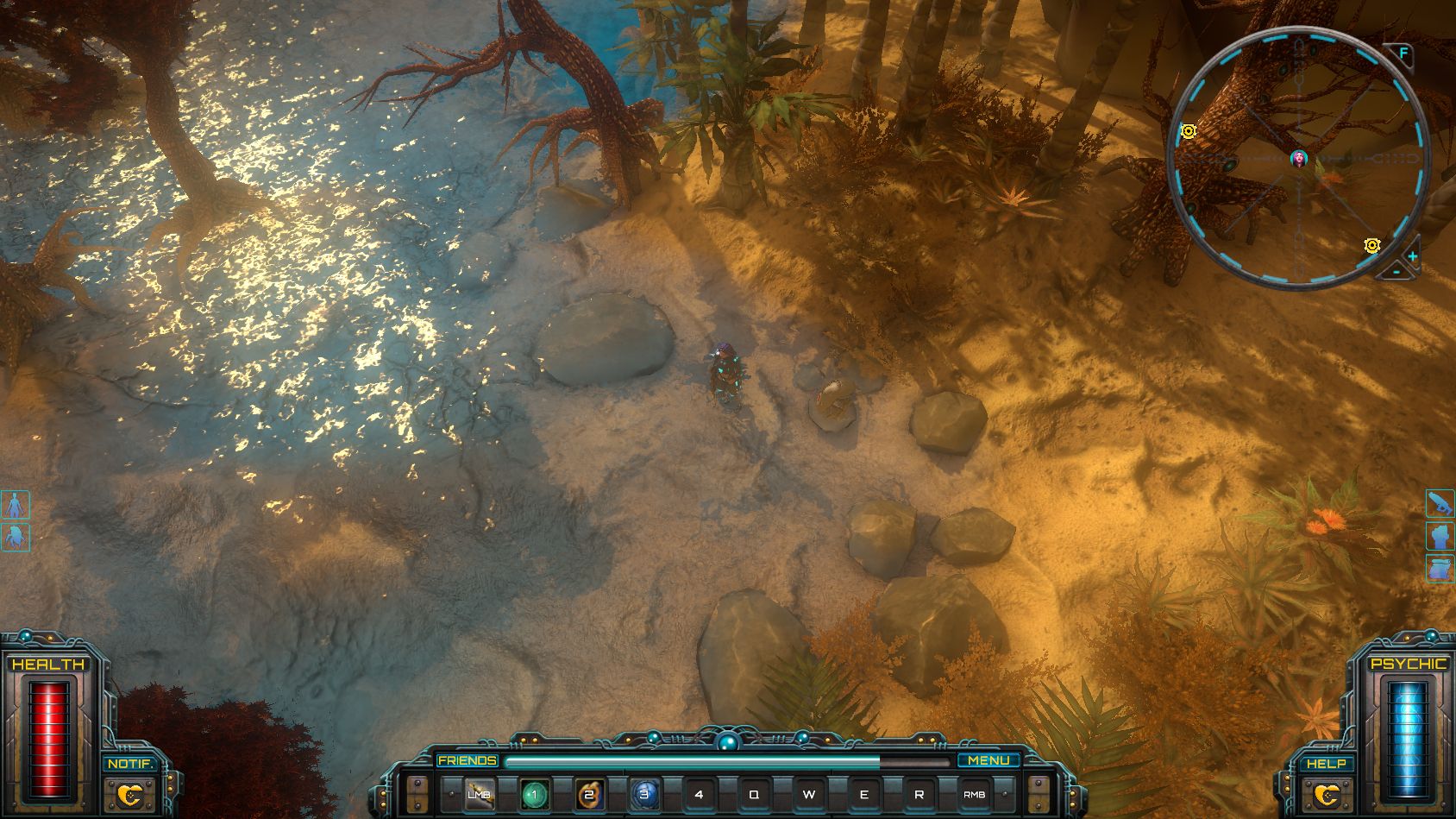Screen dimensions: 1456x819
Task: Zoom out the minimap with the minus button
Action: [1396, 272]
